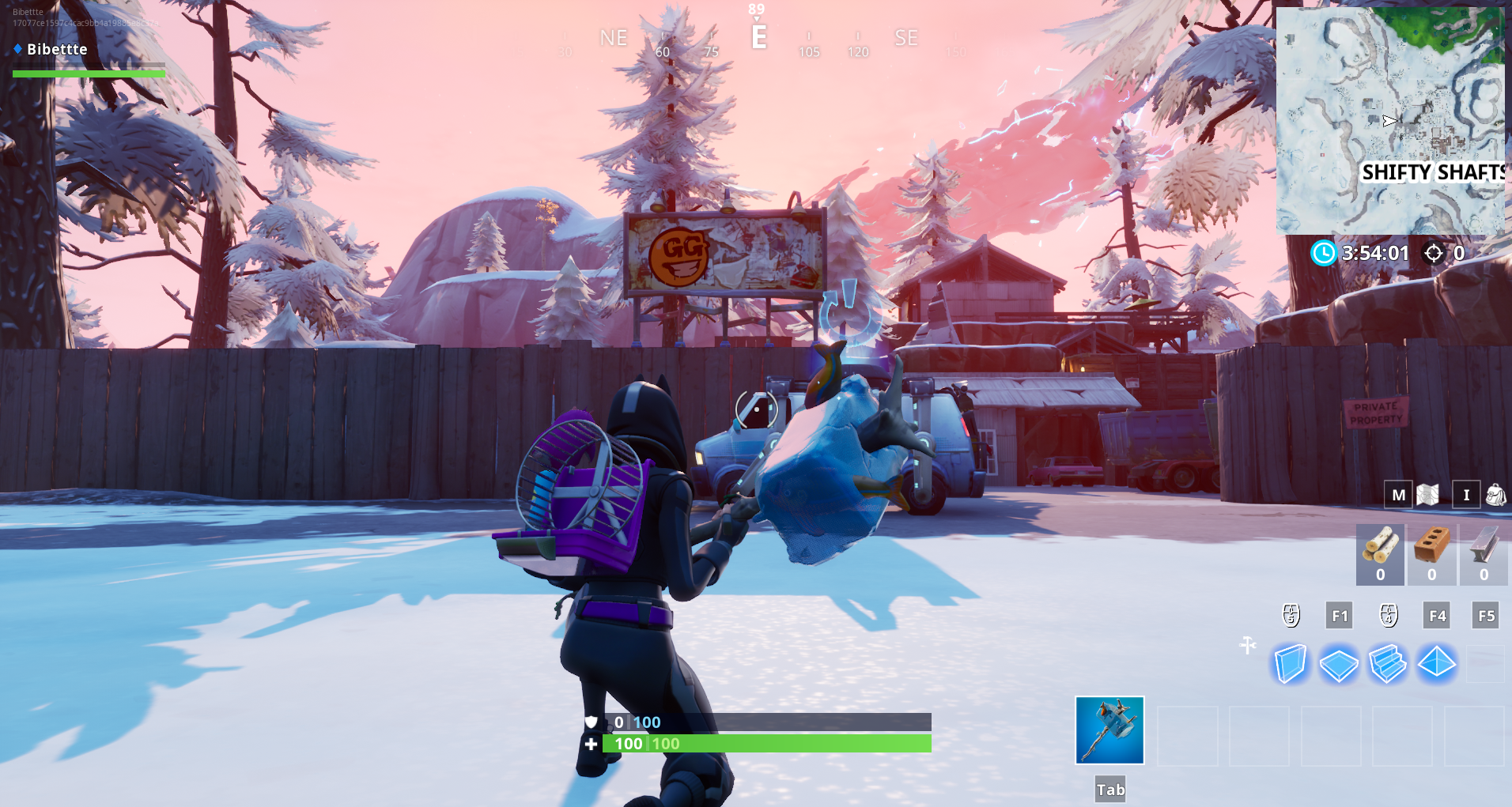Click the hammer edit tool icon above build pieces
Screen dimensions: 1512x807
pyautogui.click(x=1248, y=645)
